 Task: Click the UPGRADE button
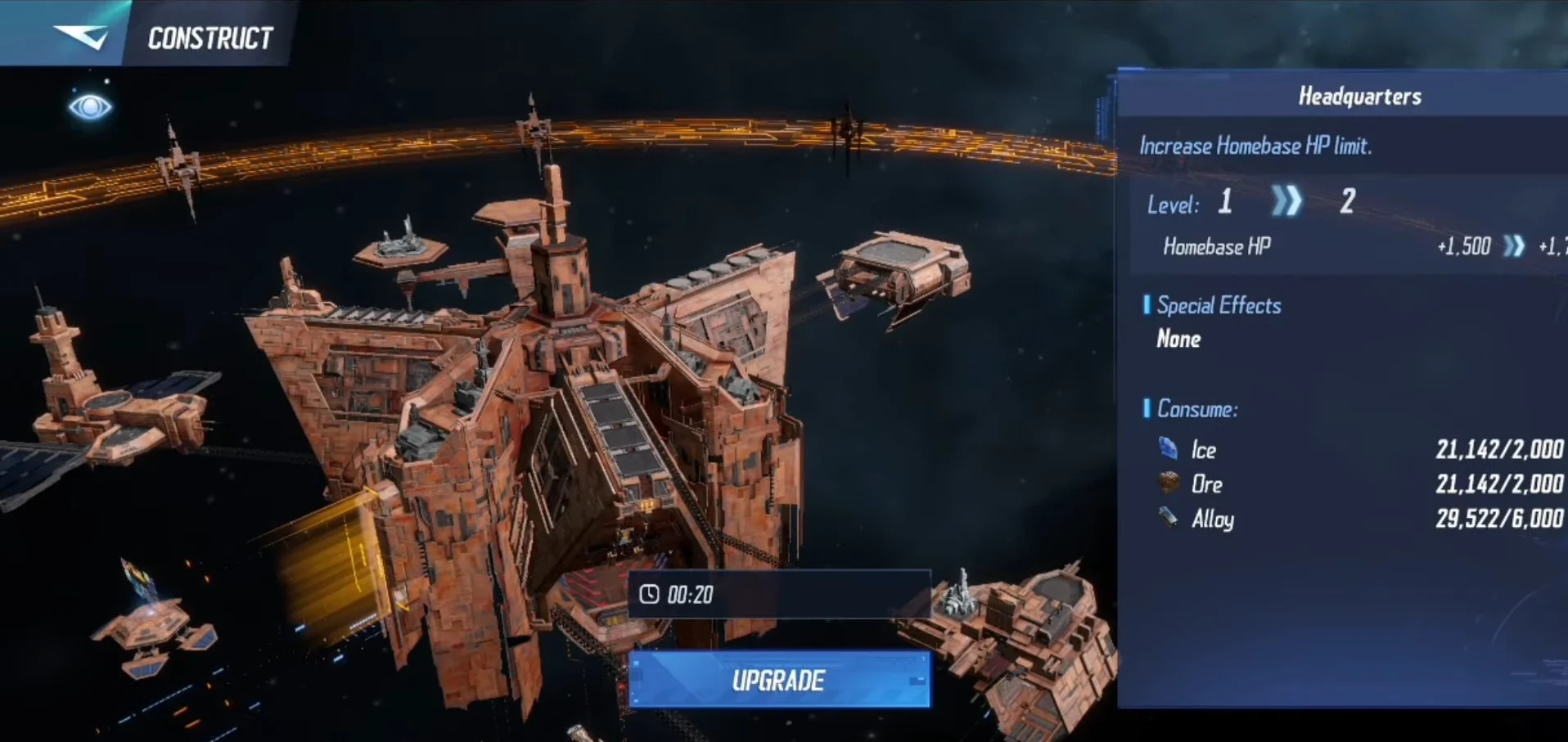coord(779,680)
